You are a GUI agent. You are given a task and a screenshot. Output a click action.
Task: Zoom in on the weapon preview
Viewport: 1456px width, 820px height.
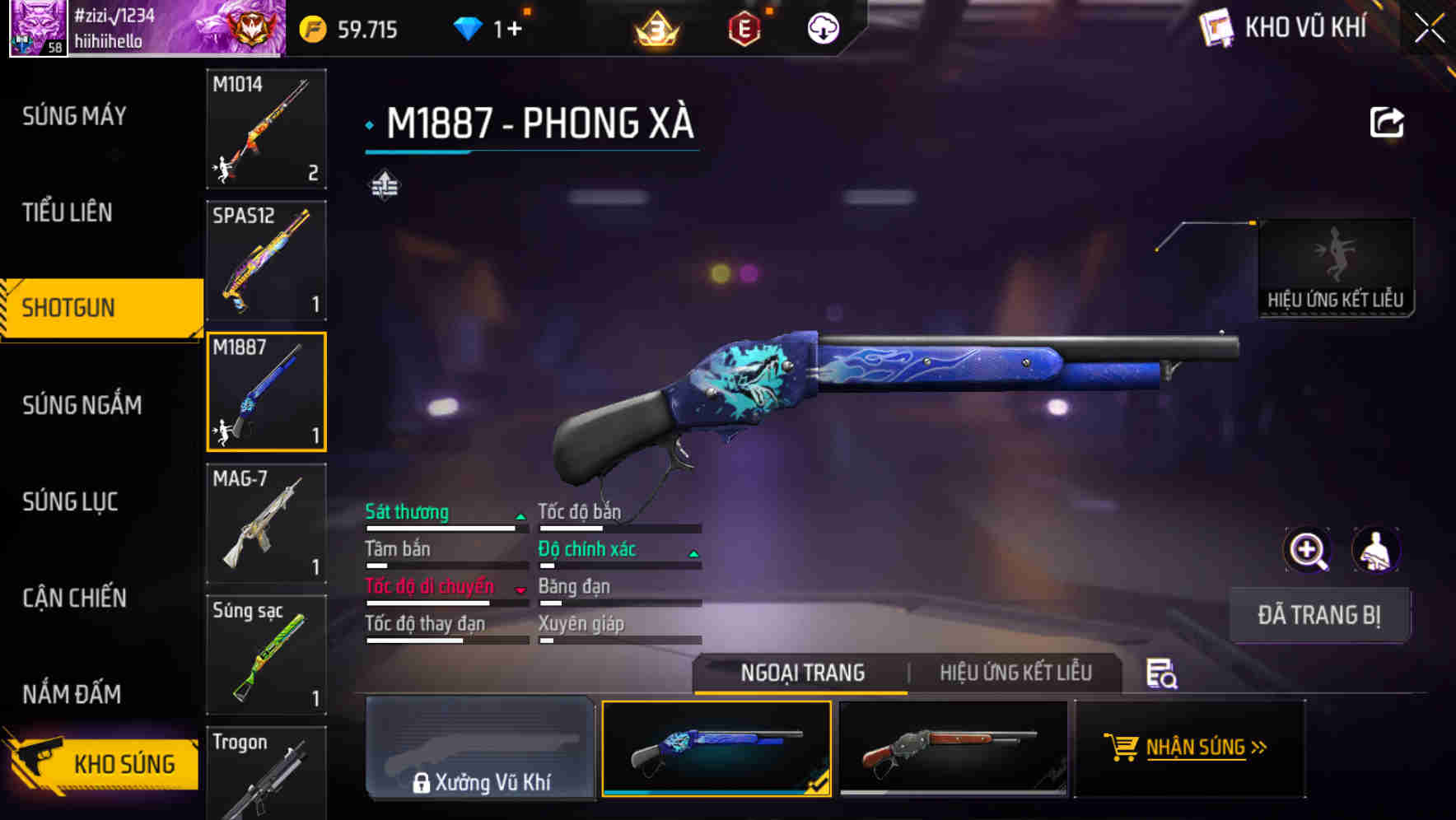[x=1306, y=550]
